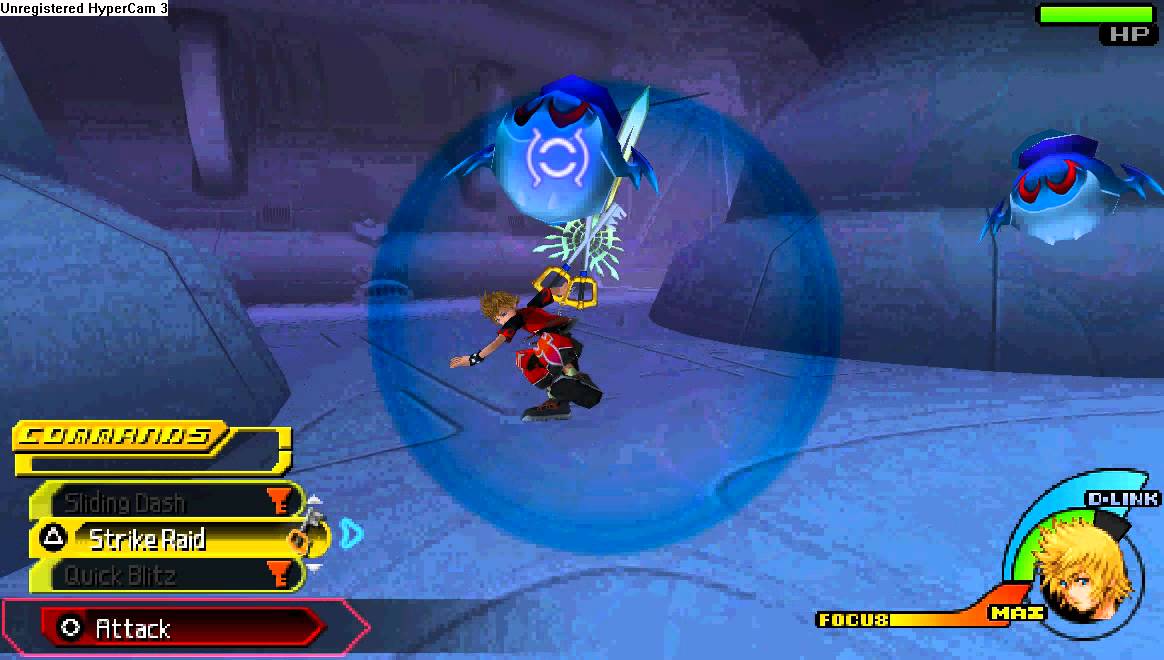Click the Commands deck header
This screenshot has height=660, width=1164.
[120, 437]
